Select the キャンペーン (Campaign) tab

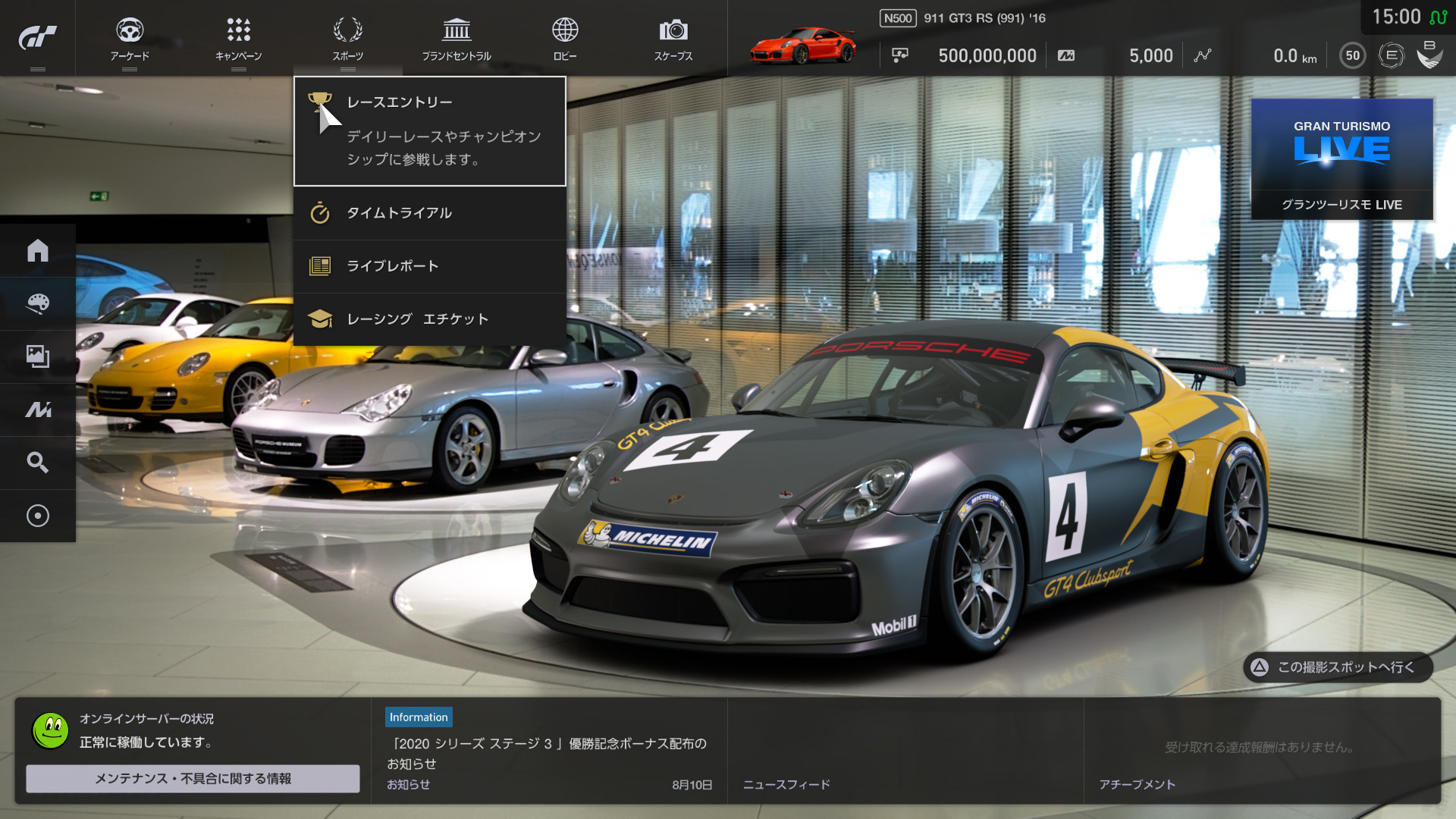click(238, 39)
